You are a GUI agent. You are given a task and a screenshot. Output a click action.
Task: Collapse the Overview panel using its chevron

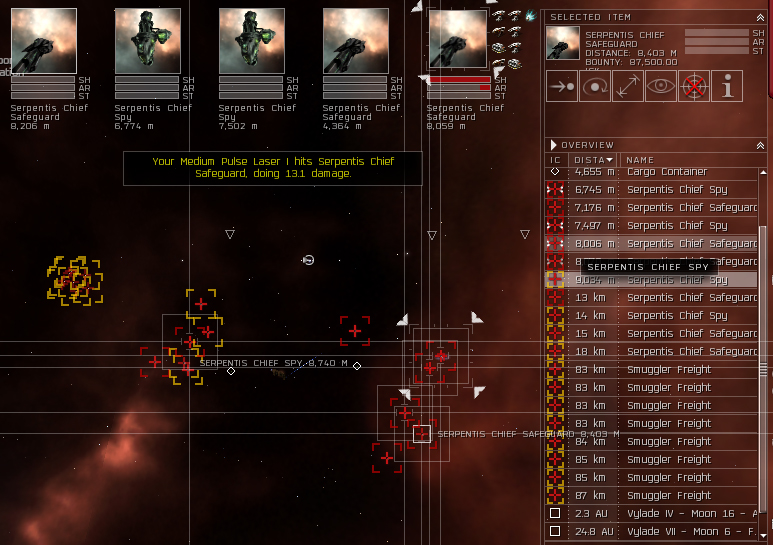[762, 144]
